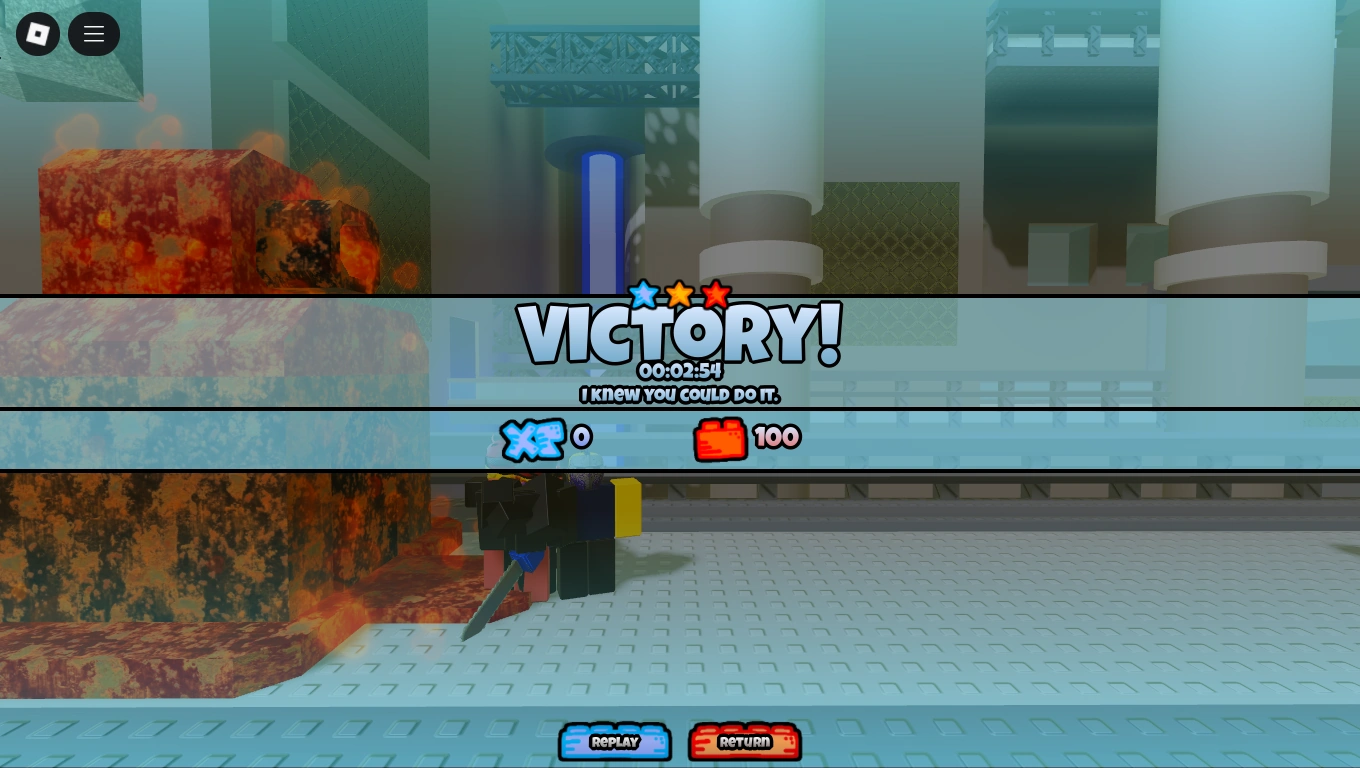The height and width of the screenshot is (768, 1360).
Task: Open the Roblox hamburger menu
Action: pyautogui.click(x=93, y=33)
